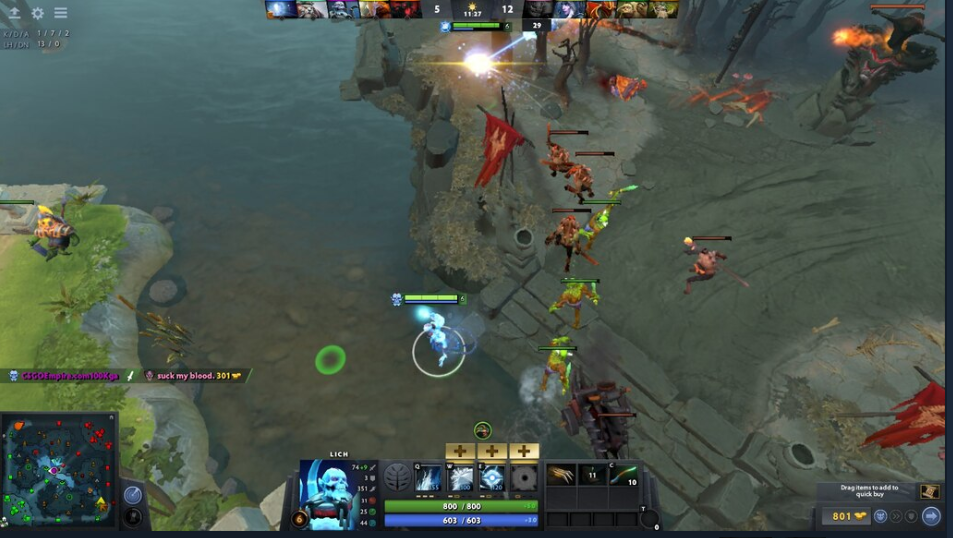
Task: Select the locked ultimate ability slot
Action: tap(524, 478)
